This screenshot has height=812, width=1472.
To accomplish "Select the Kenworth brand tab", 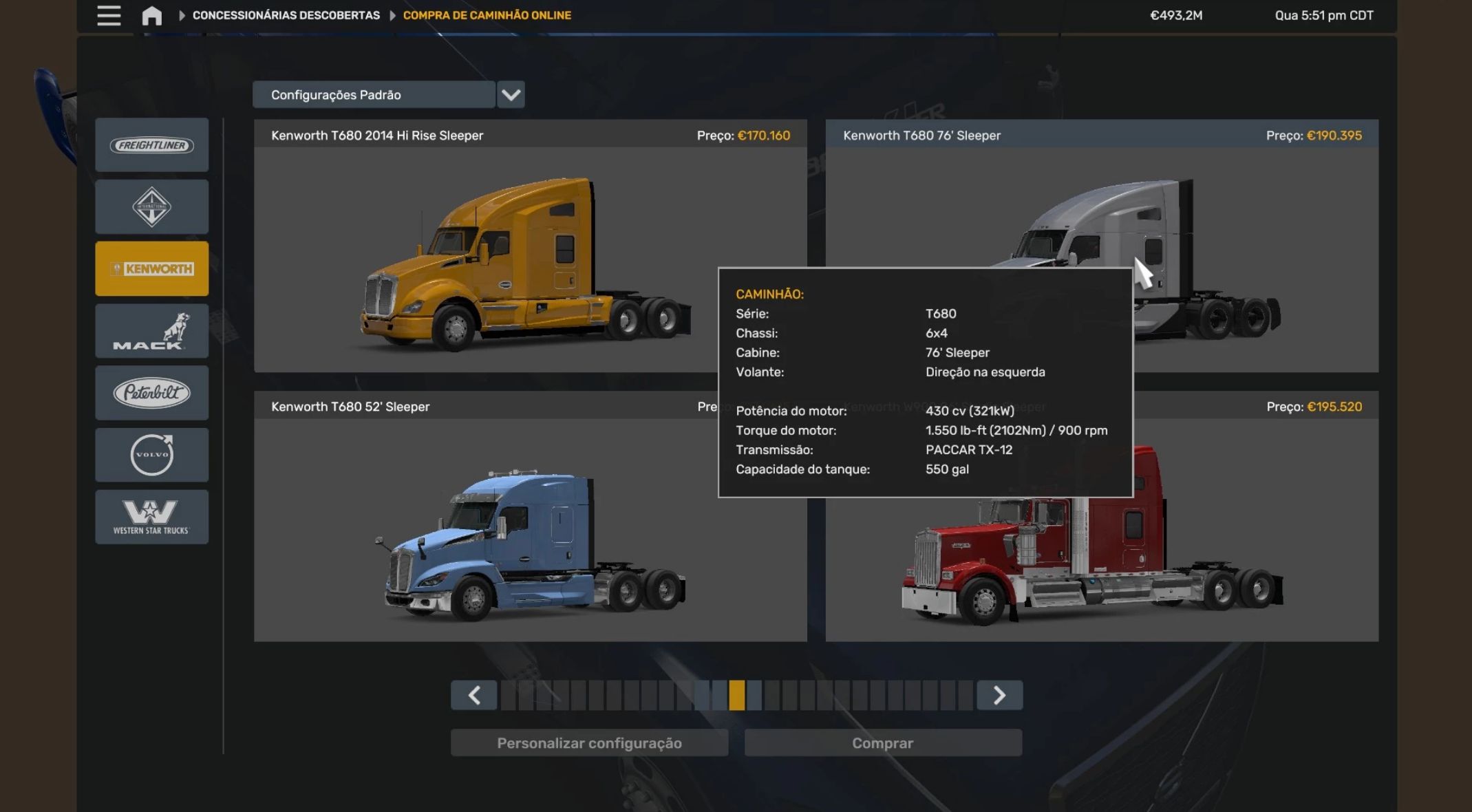I will 151,268.
